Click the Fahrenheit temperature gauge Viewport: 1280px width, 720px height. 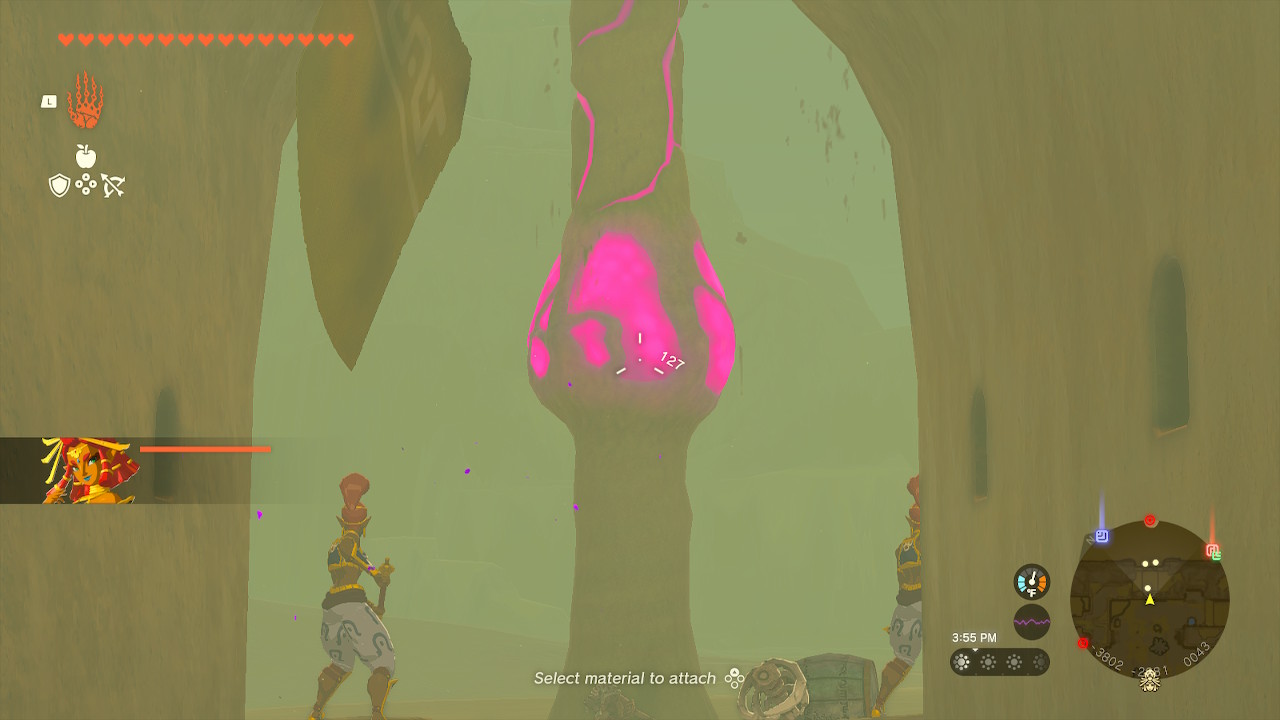pos(1031,580)
